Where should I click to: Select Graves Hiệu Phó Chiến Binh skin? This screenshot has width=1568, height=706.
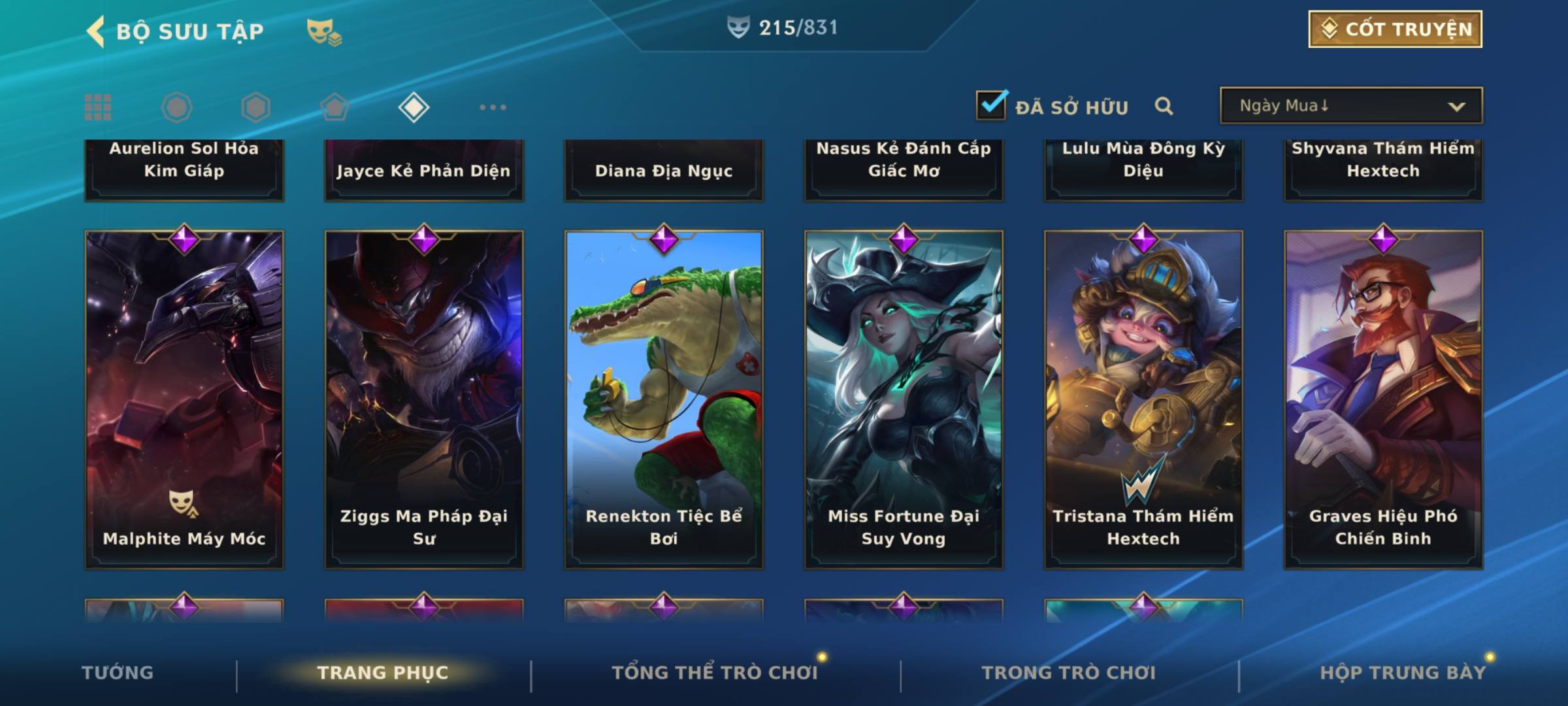pos(1383,399)
